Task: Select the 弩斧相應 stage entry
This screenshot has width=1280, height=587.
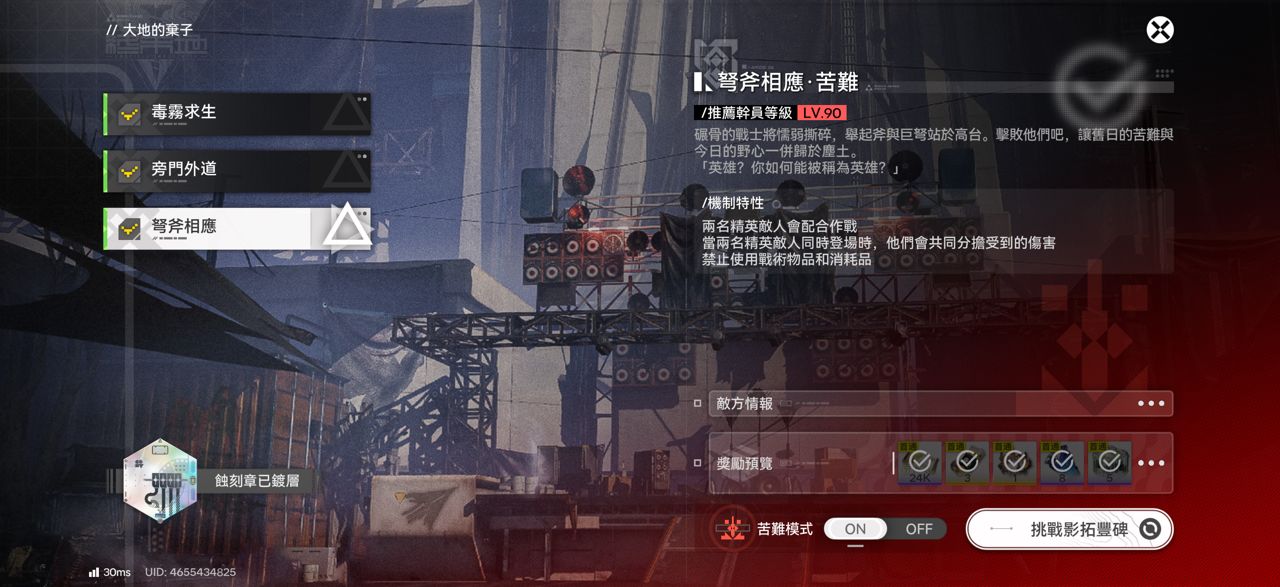Action: 237,228
